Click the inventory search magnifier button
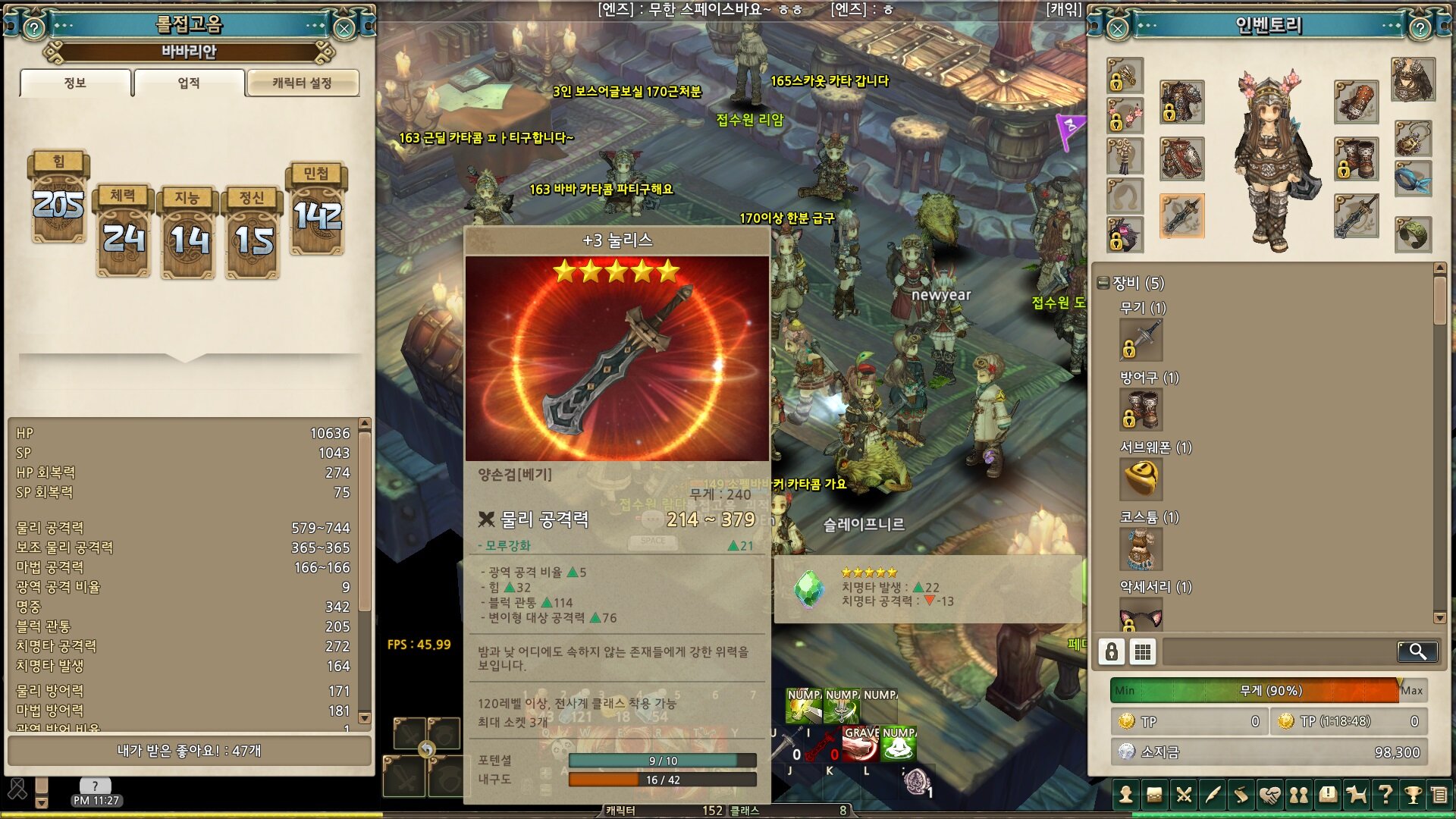Image resolution: width=1456 pixels, height=819 pixels. click(x=1417, y=651)
